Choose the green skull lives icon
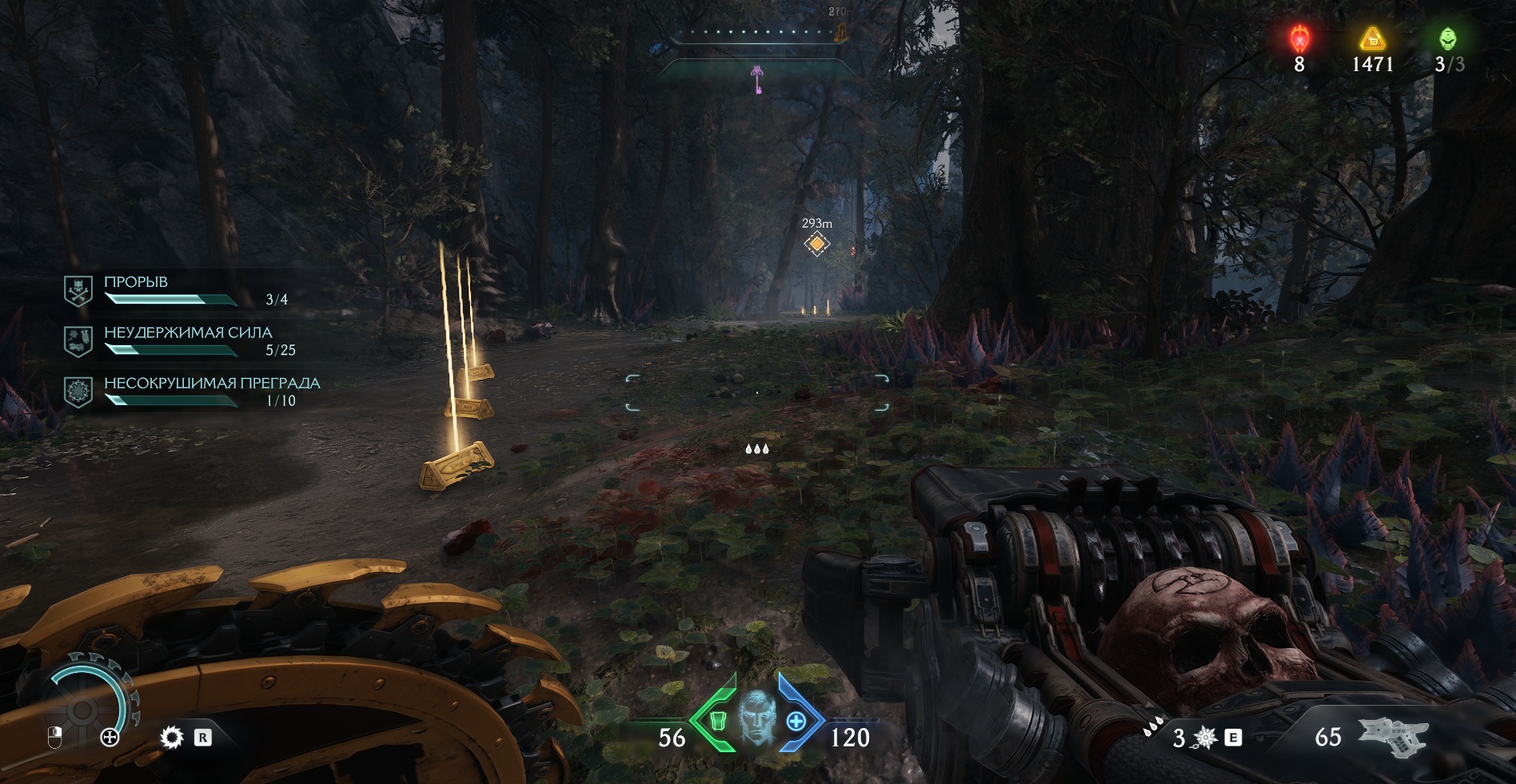Screen dimensions: 1516x784 pyautogui.click(x=1448, y=38)
